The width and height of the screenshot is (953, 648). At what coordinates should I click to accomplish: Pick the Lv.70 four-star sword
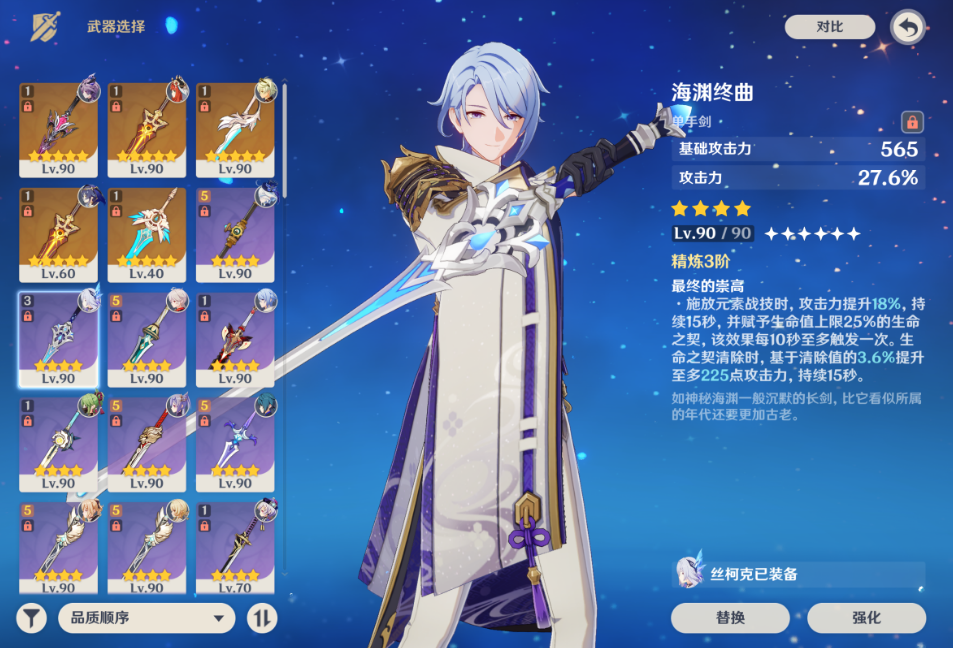pos(235,546)
